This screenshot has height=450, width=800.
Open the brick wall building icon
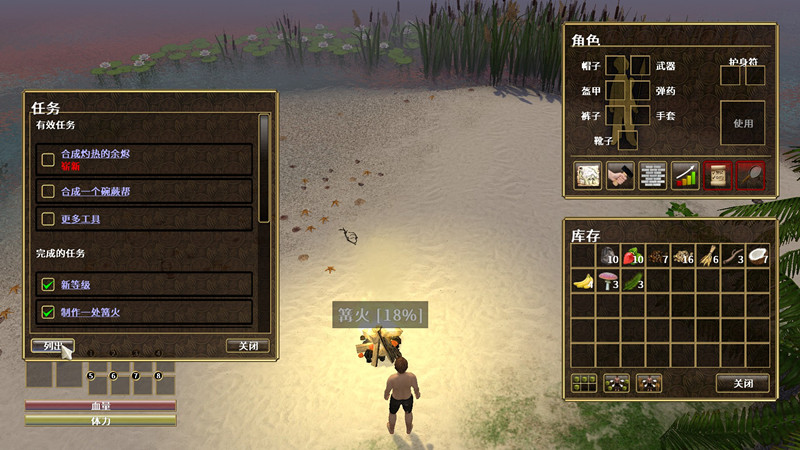(x=652, y=176)
